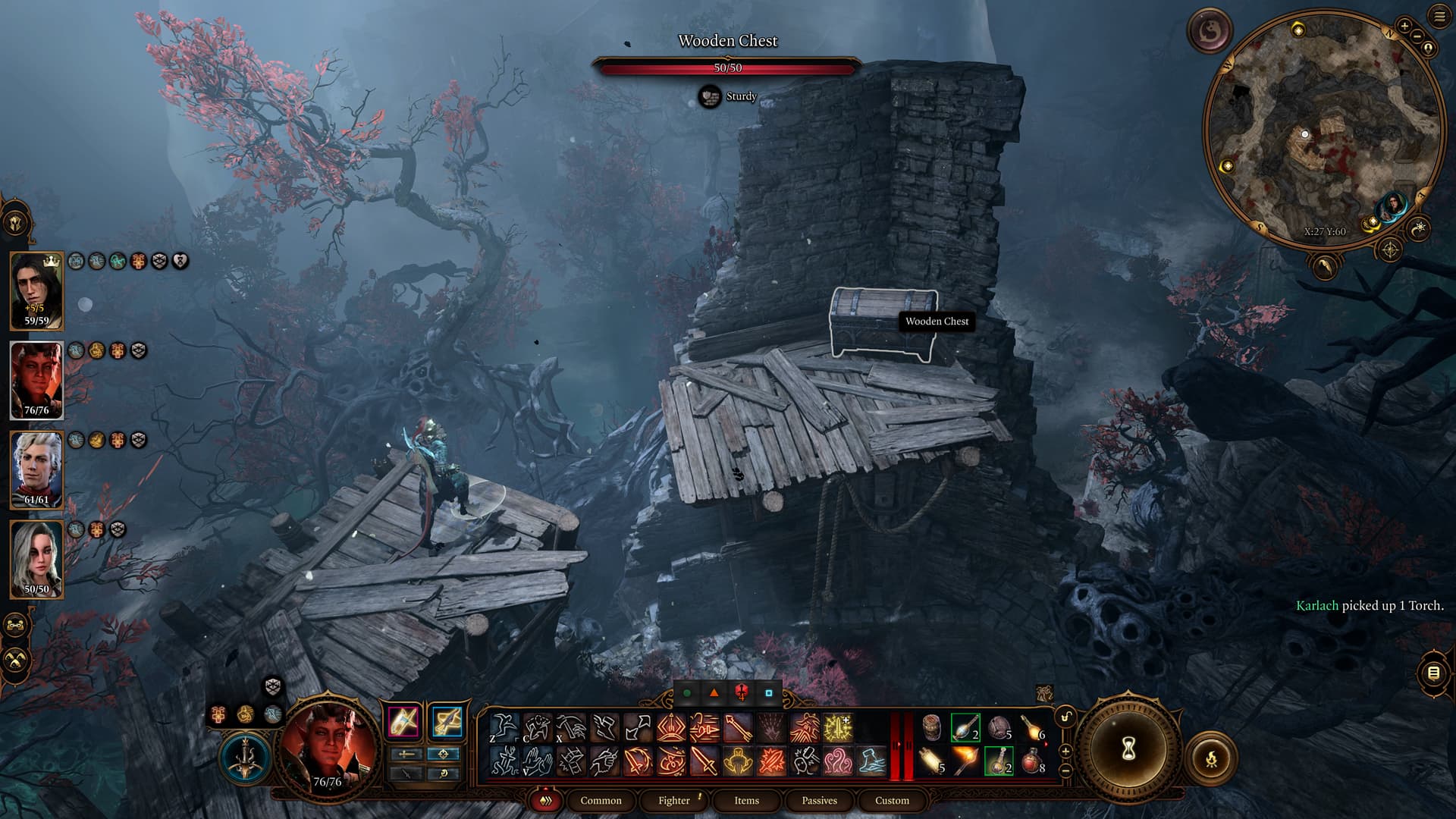
Task: Switch to the Custom hotbar tab
Action: 892,800
